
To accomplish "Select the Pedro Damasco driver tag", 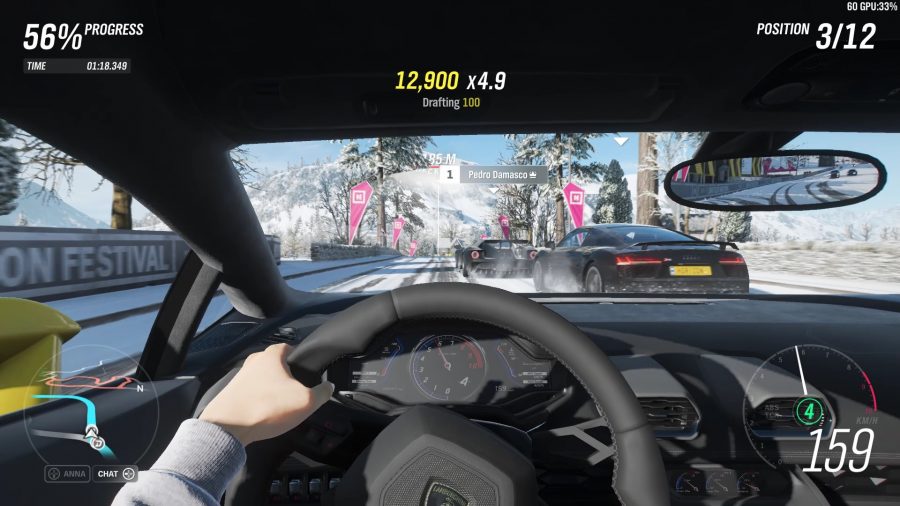I will [494, 173].
